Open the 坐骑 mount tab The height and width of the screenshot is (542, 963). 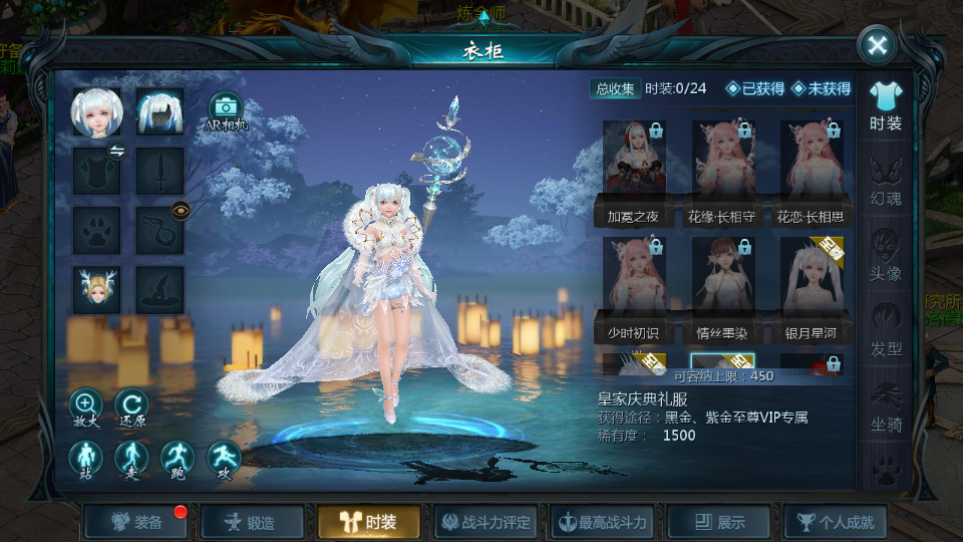[885, 405]
